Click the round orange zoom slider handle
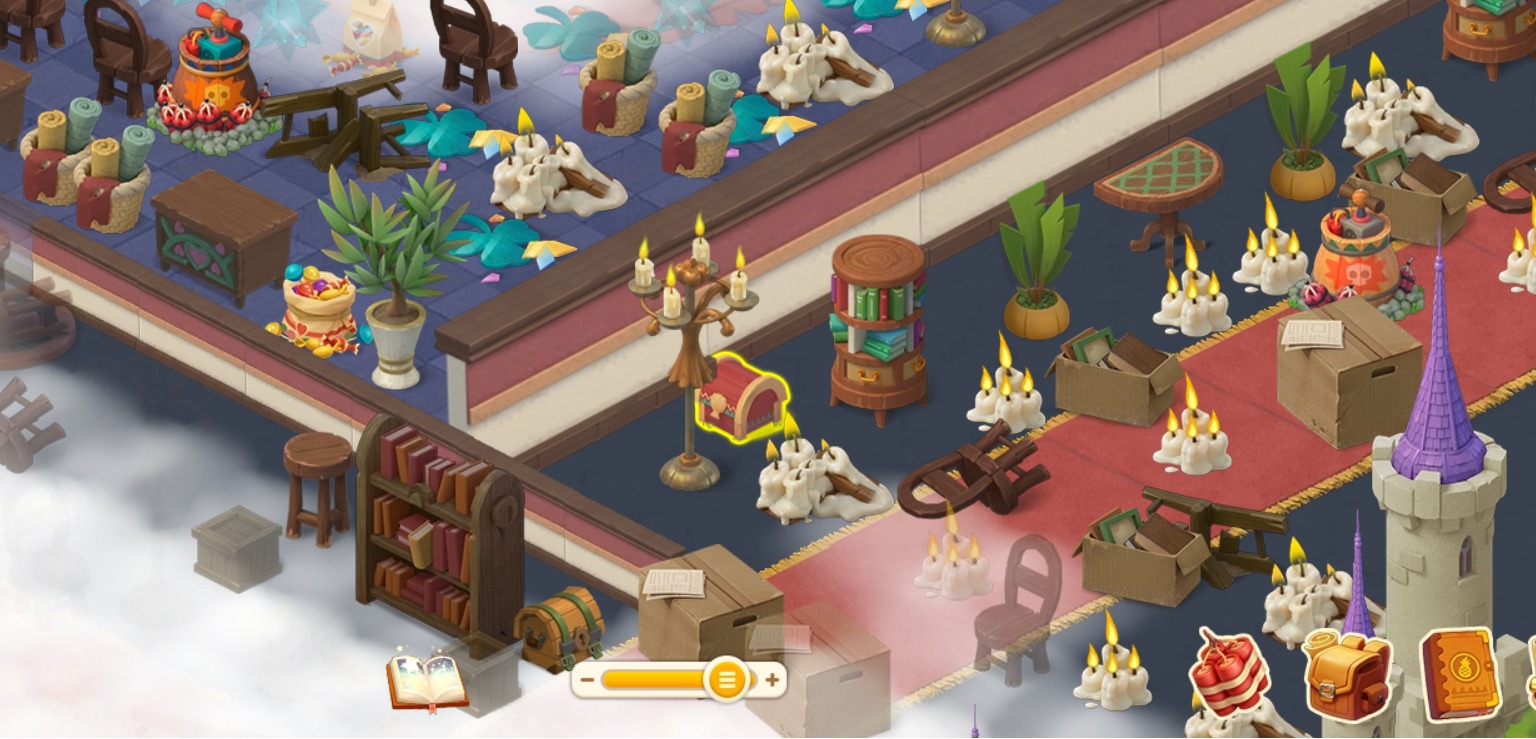 click(x=726, y=680)
